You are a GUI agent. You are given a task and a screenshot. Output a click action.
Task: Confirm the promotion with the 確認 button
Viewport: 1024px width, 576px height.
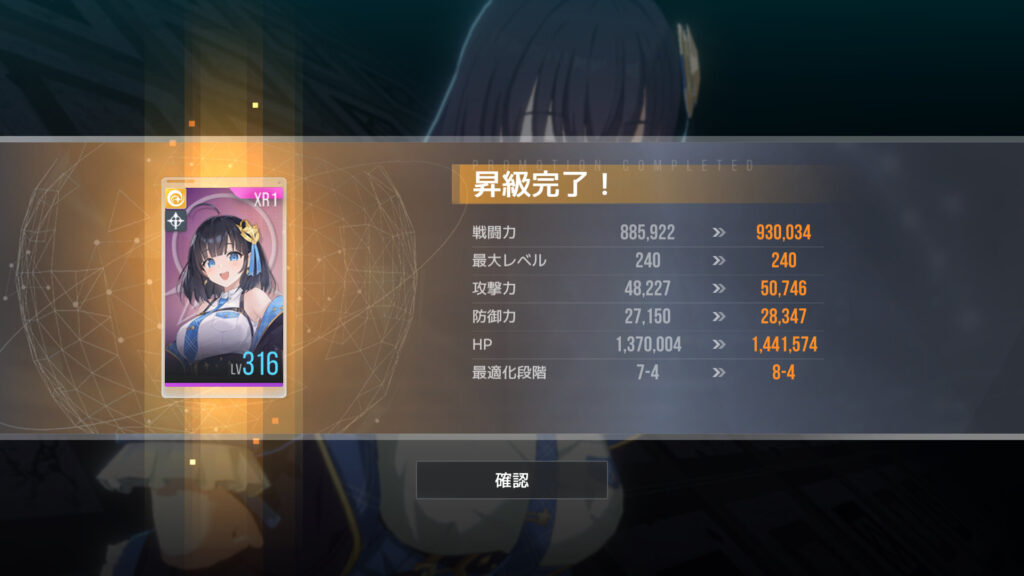click(511, 480)
